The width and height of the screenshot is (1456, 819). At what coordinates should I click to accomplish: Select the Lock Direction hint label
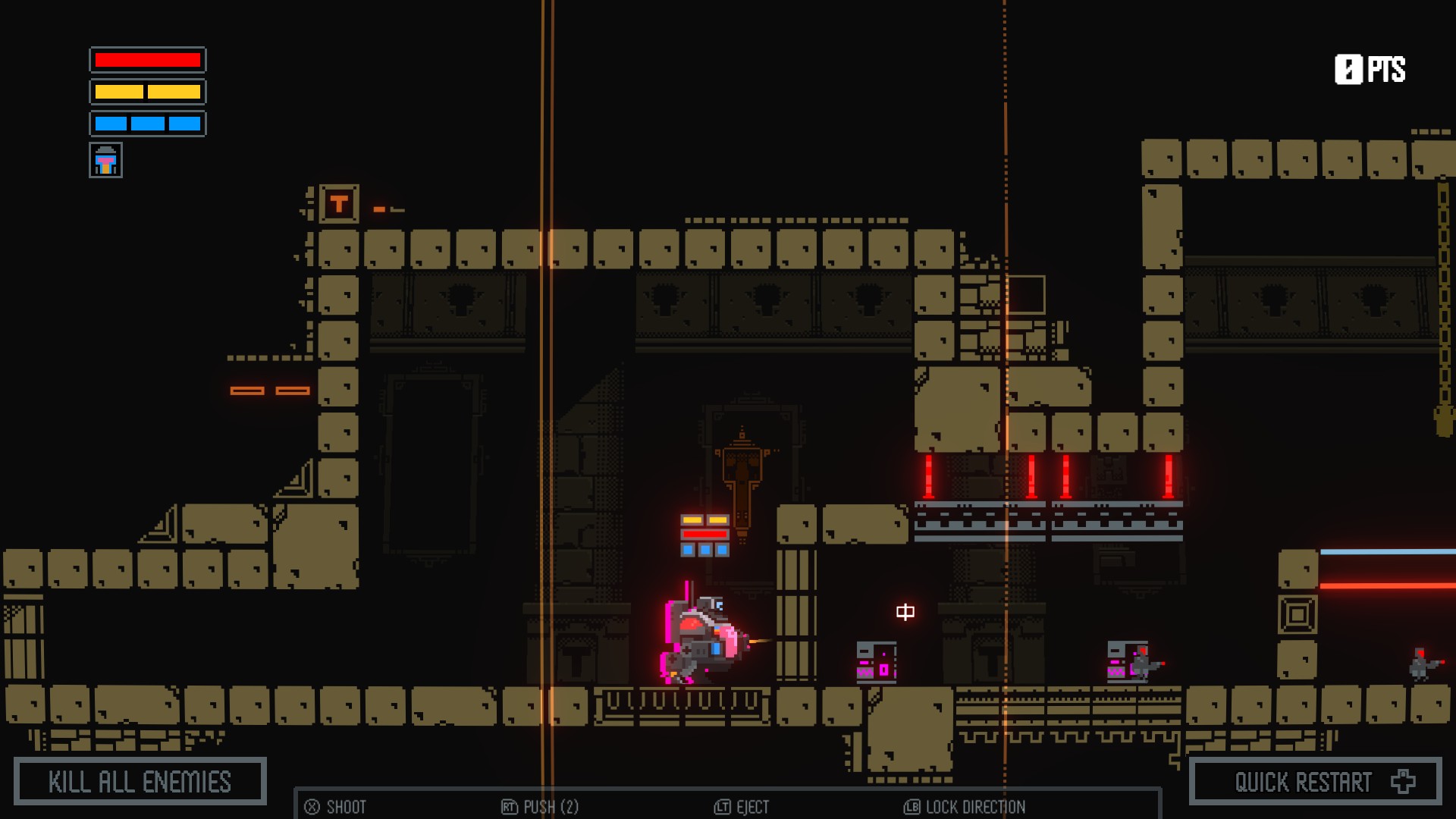(x=973, y=808)
